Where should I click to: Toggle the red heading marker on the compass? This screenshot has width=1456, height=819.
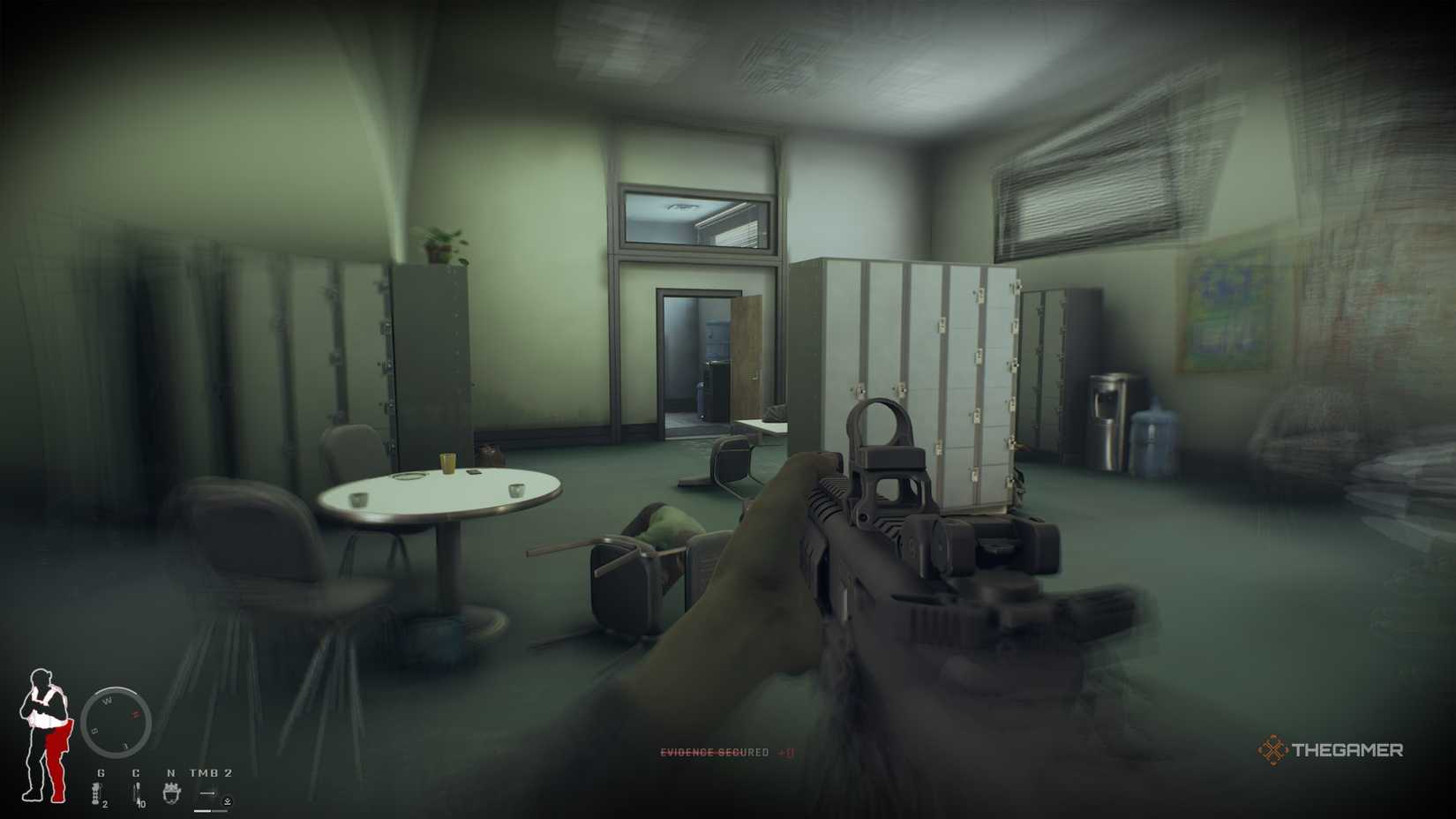pyautogui.click(x=134, y=714)
